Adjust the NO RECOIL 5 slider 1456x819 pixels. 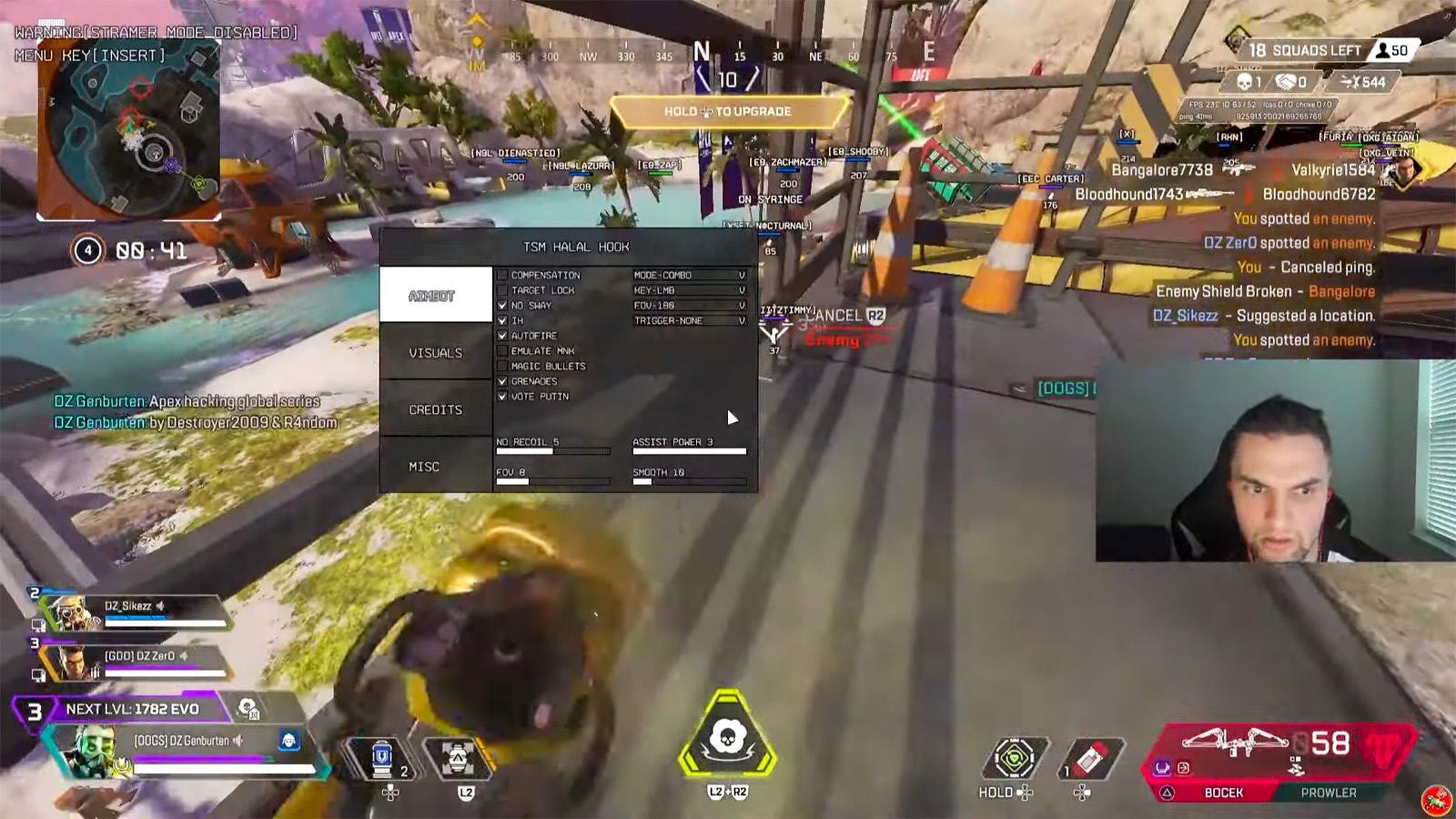[x=551, y=452]
